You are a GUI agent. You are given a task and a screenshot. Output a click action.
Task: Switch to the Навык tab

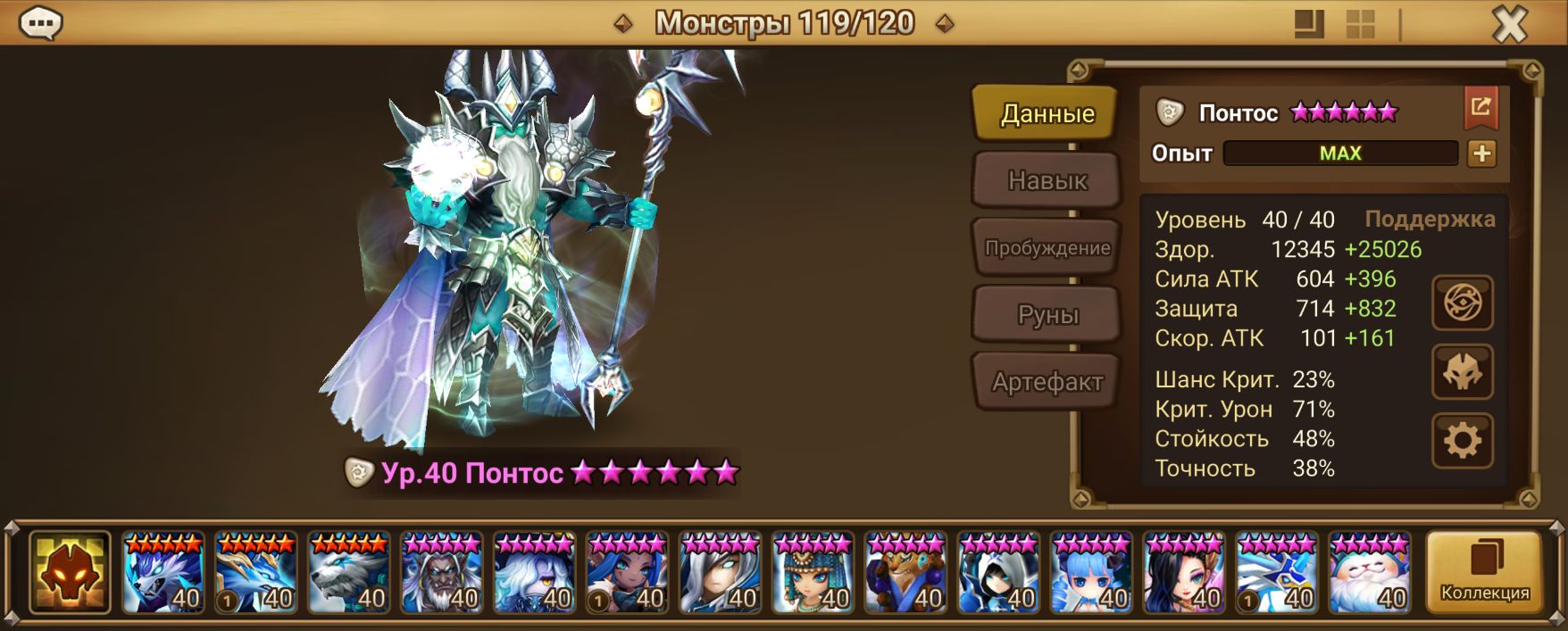(x=1047, y=181)
